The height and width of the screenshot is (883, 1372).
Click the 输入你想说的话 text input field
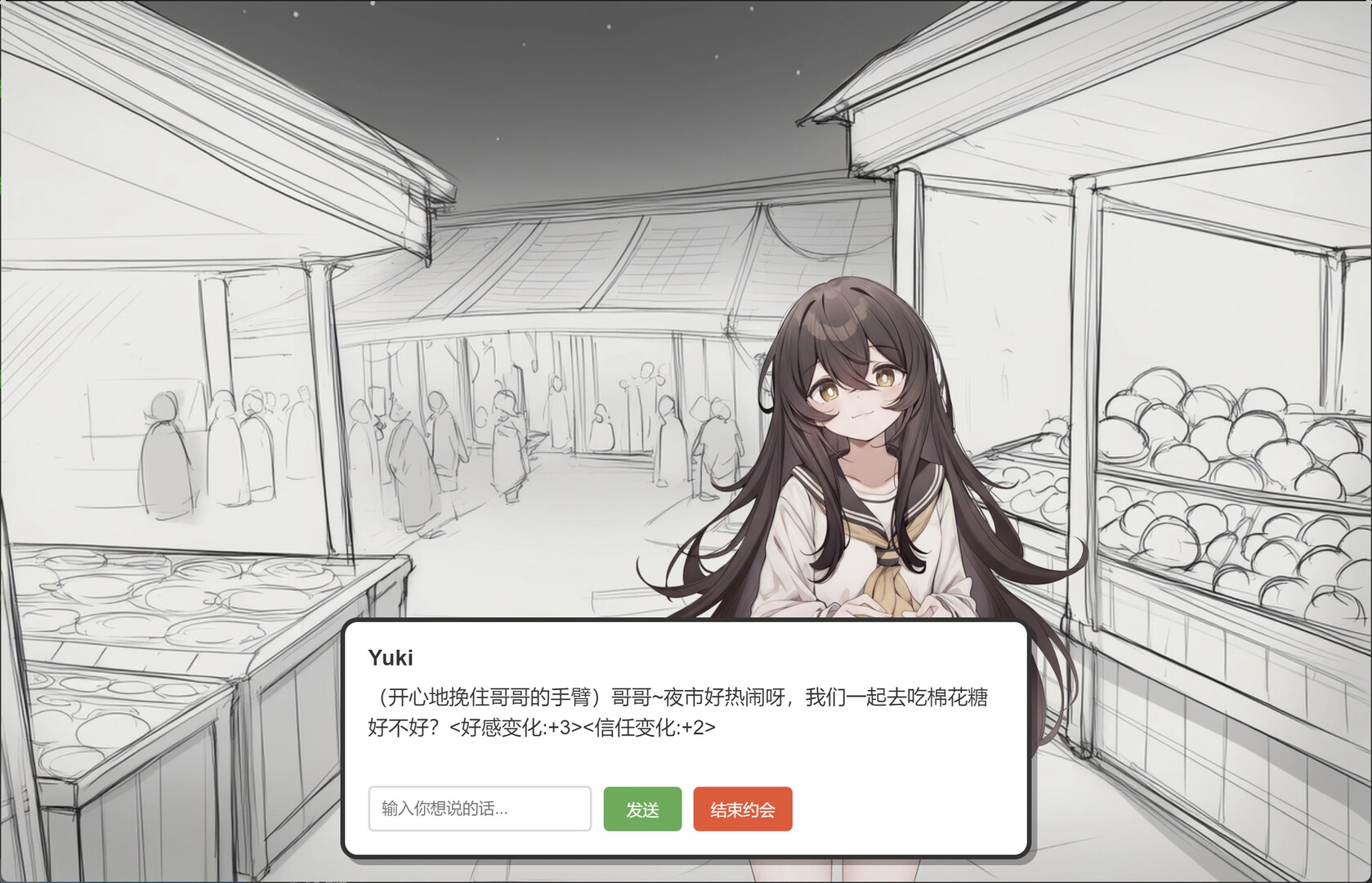pos(480,809)
